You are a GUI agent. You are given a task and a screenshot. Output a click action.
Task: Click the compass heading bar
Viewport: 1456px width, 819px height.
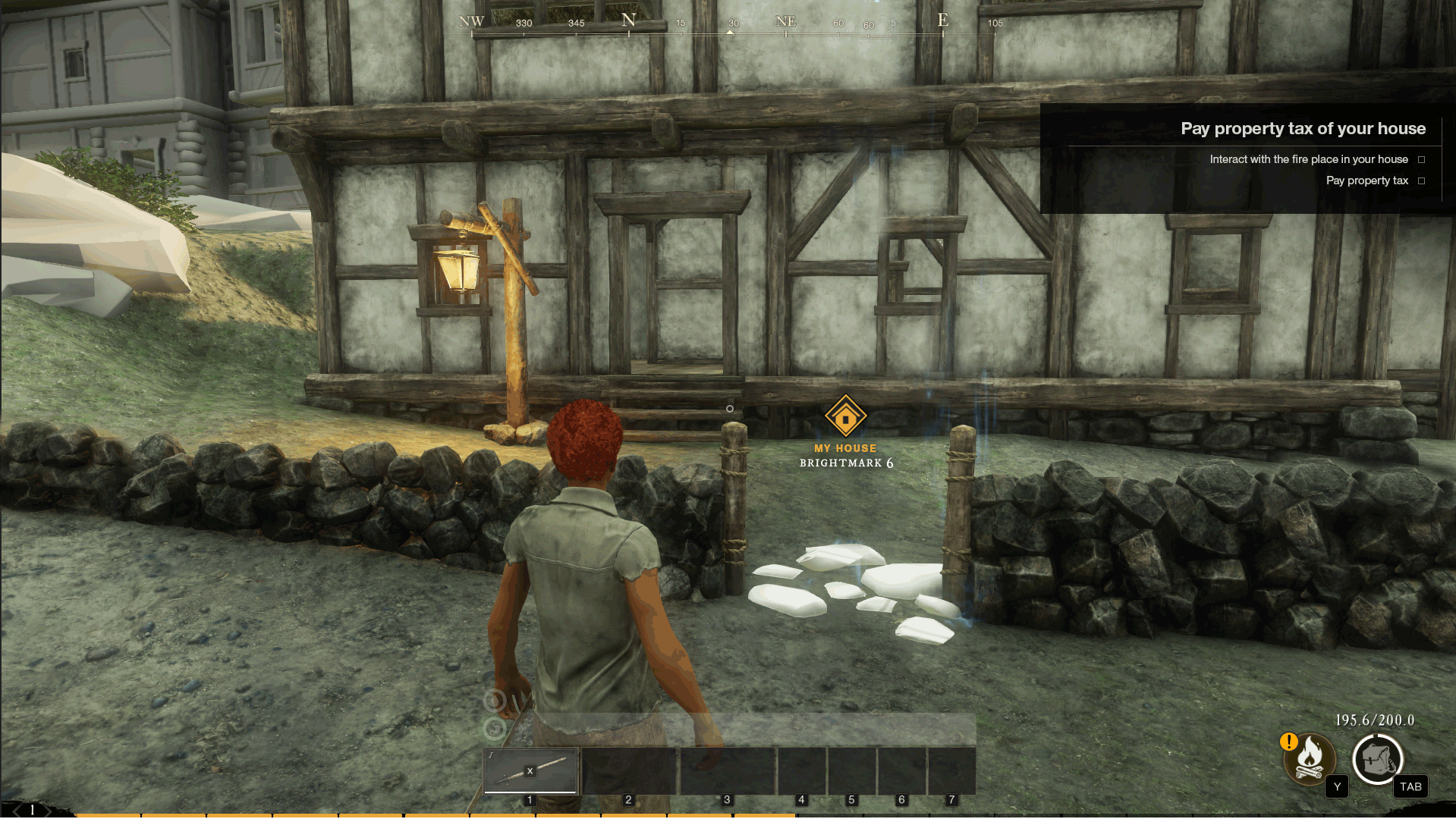[730, 24]
